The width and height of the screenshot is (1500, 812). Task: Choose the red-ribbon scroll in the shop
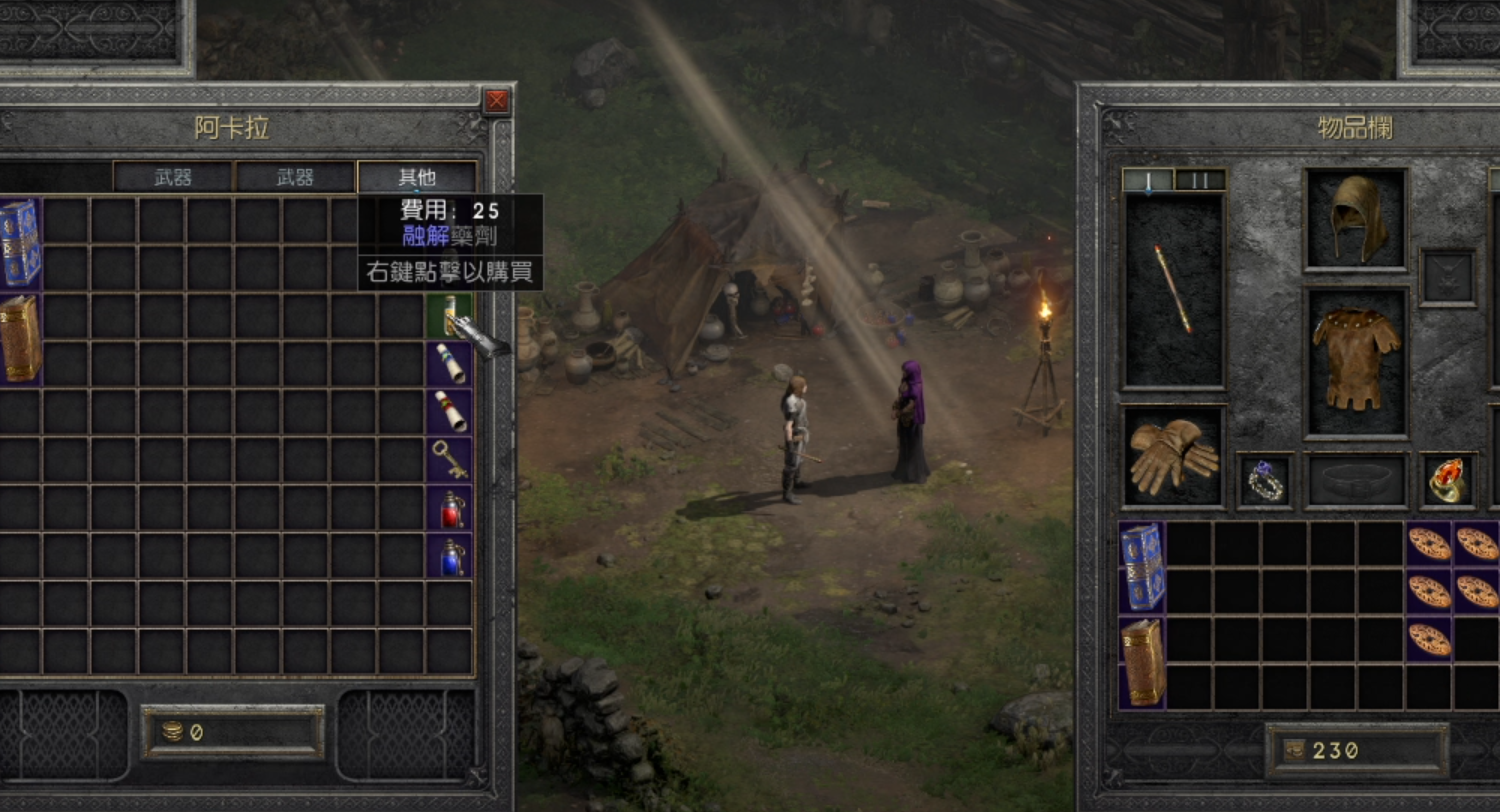point(449,411)
